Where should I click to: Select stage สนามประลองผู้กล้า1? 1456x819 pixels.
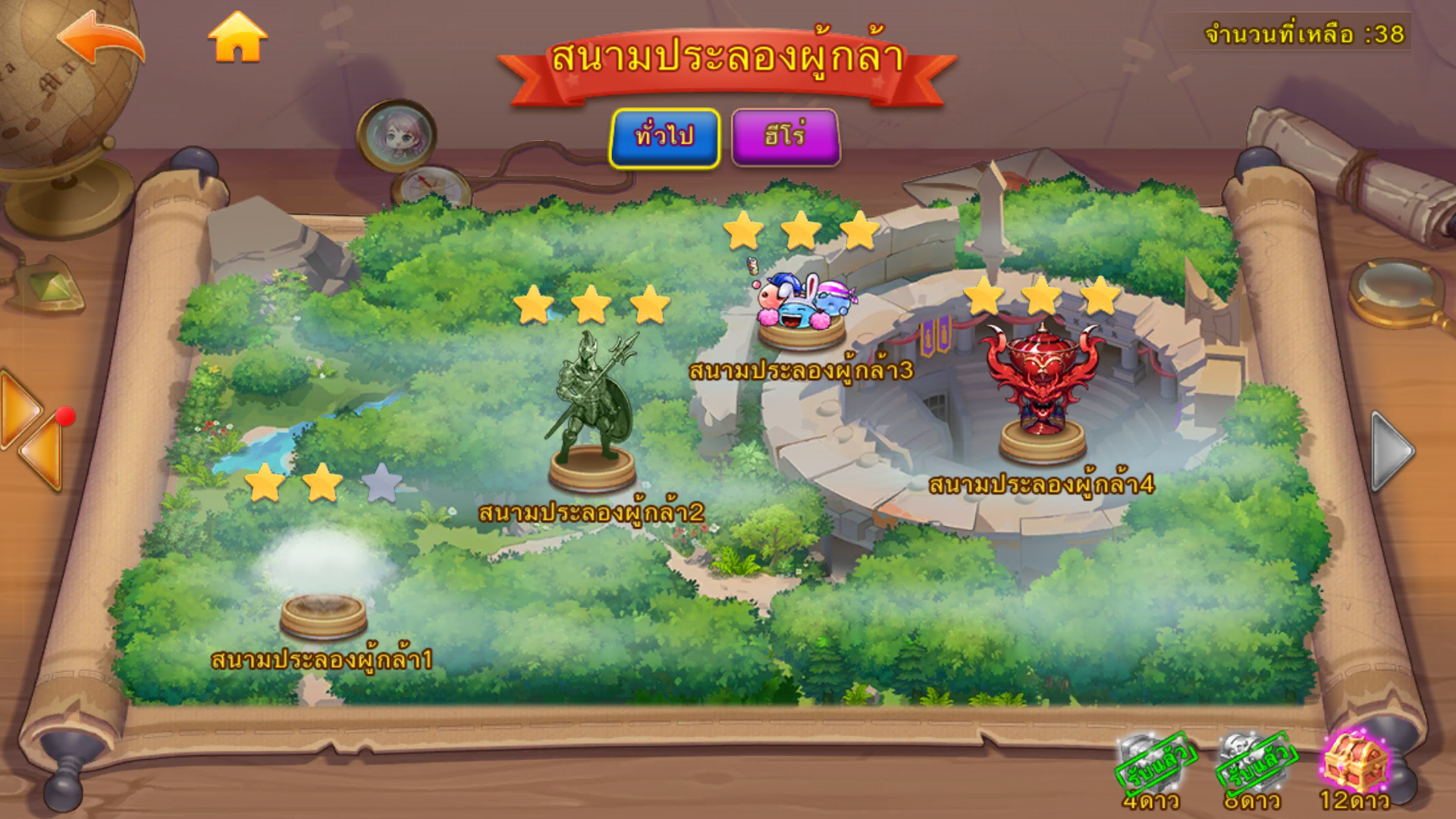coord(324,614)
